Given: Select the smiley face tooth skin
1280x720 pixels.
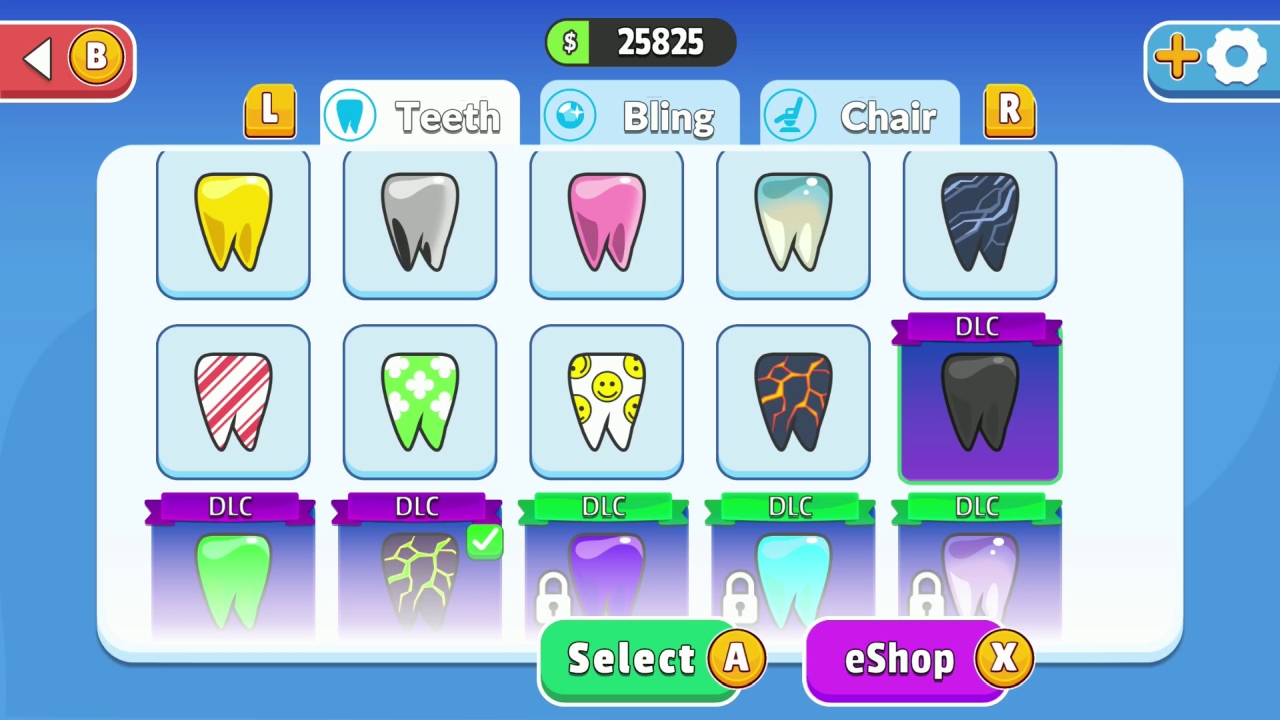Looking at the screenshot, I should (606, 399).
